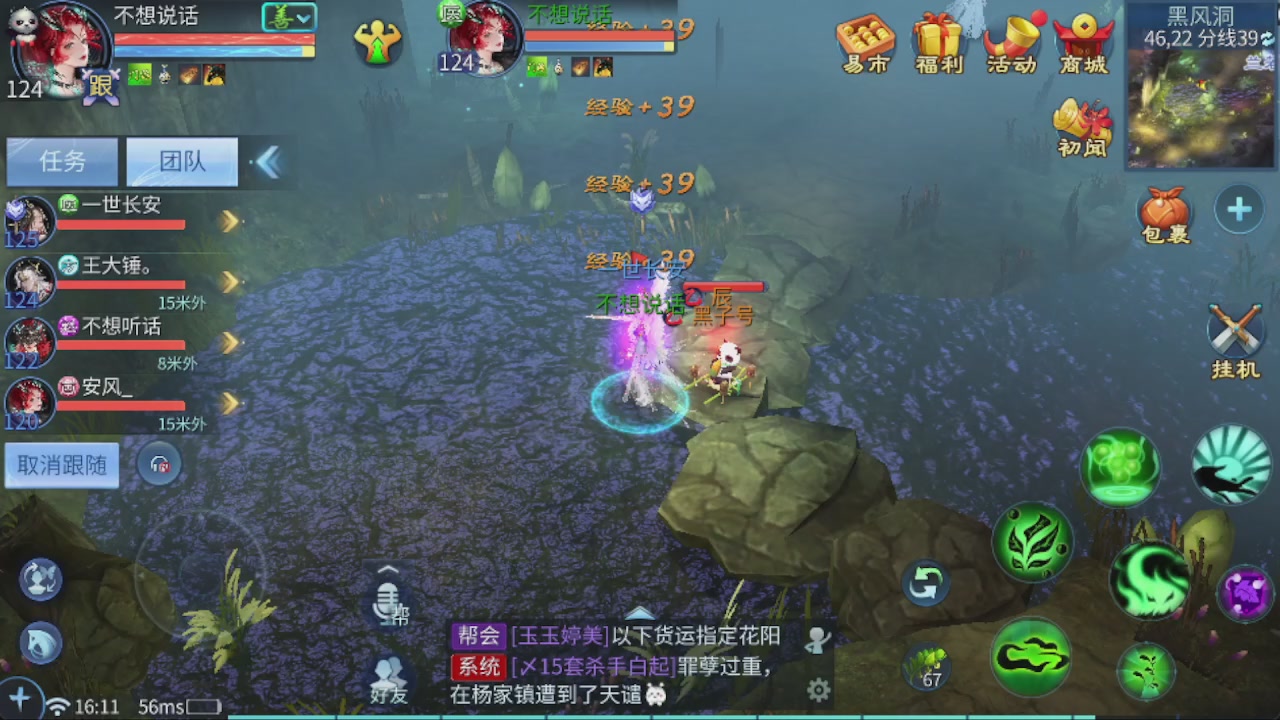Open the 初闻 news icon

[1082, 125]
